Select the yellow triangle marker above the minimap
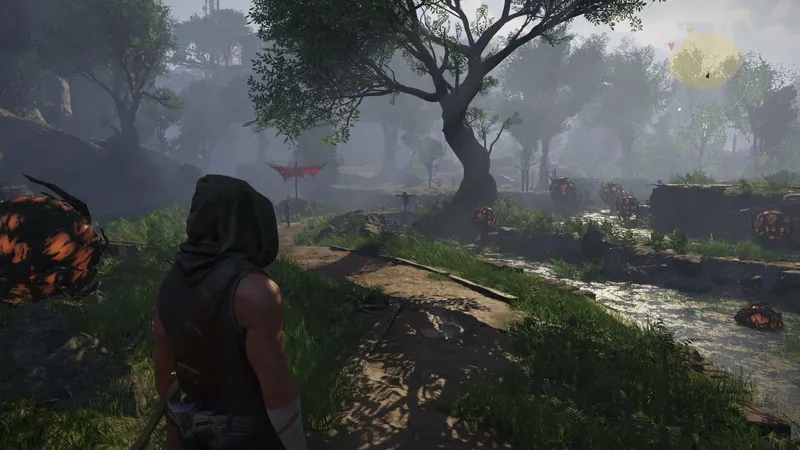The width and height of the screenshot is (800, 450). tap(692, 32)
